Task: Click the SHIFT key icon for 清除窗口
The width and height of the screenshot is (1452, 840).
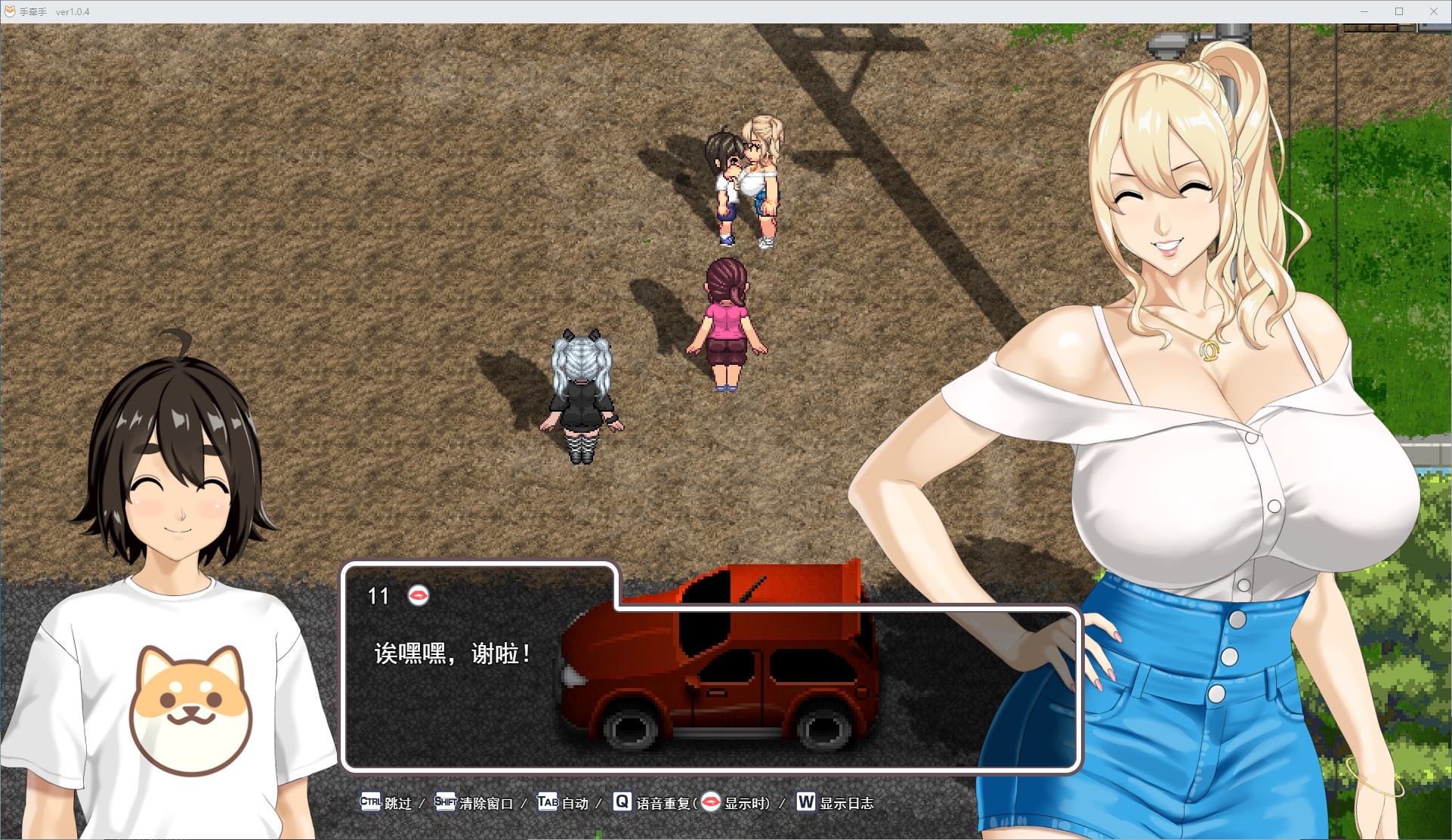Action: (445, 803)
